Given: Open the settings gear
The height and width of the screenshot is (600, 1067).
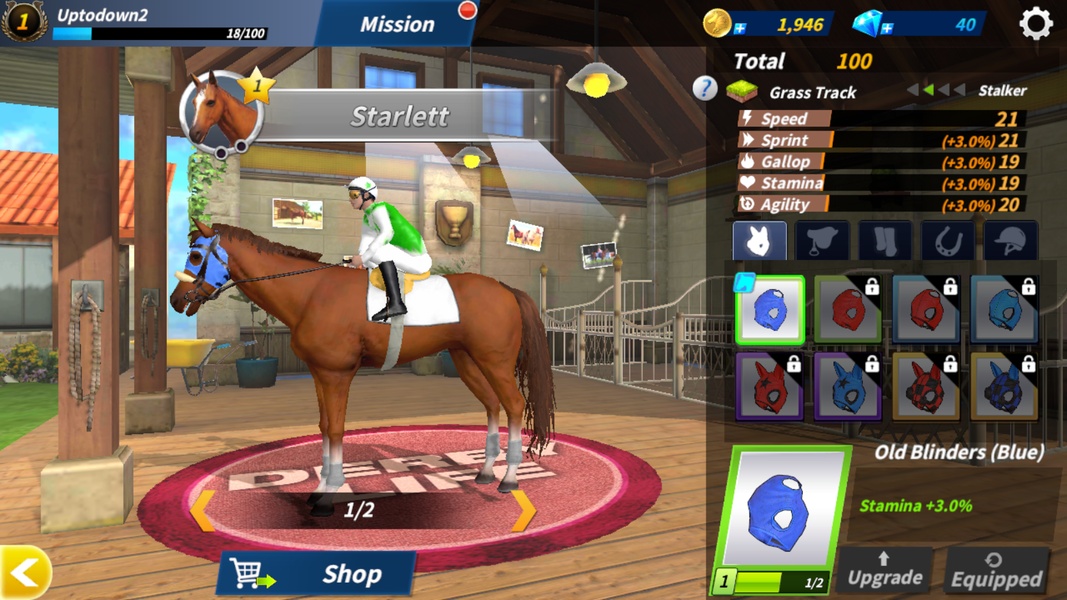Looking at the screenshot, I should tap(1035, 24).
